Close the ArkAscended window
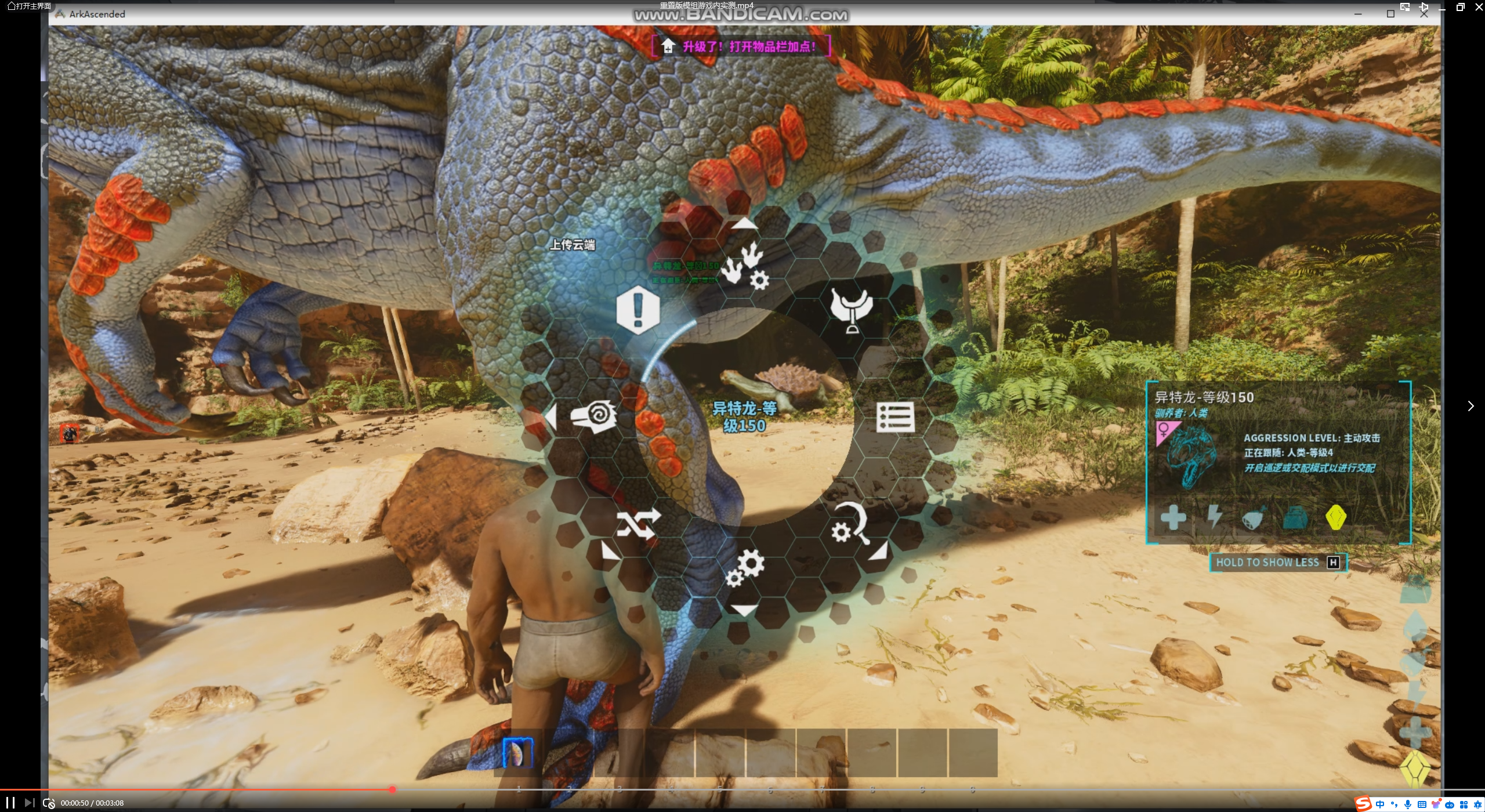Image resolution: width=1485 pixels, height=812 pixels. tap(1424, 14)
